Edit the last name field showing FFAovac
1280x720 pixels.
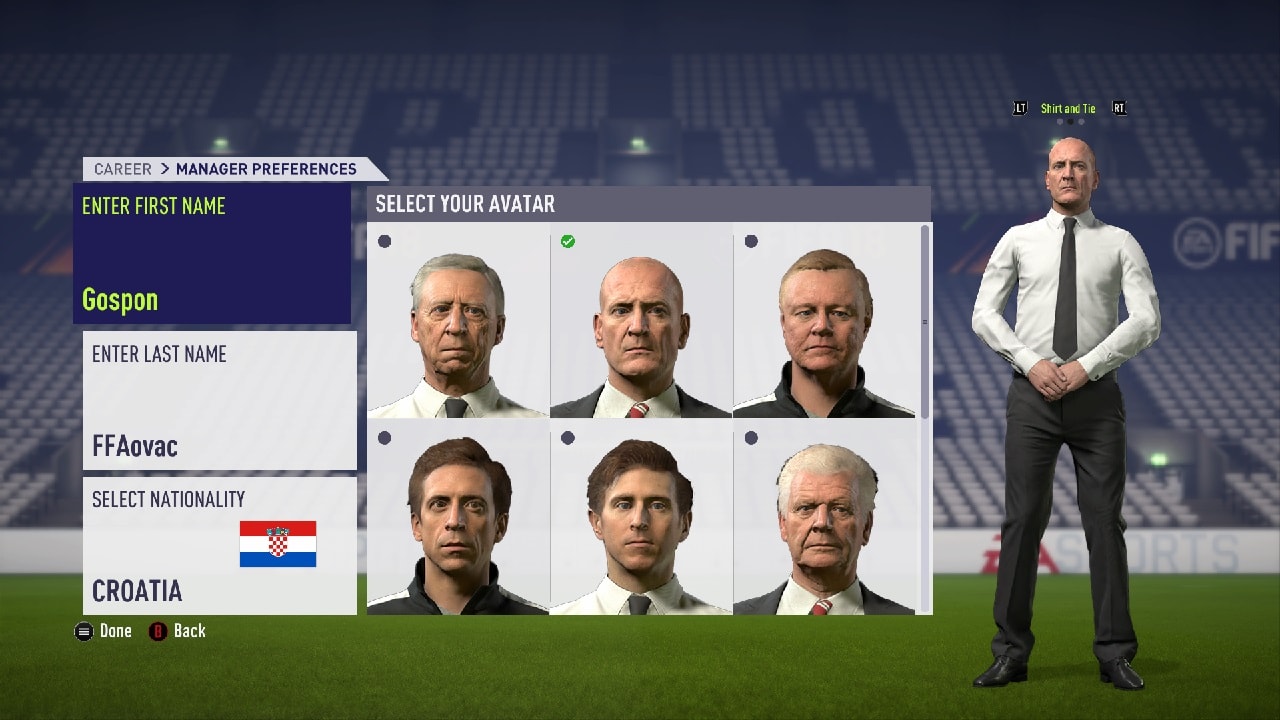point(219,400)
